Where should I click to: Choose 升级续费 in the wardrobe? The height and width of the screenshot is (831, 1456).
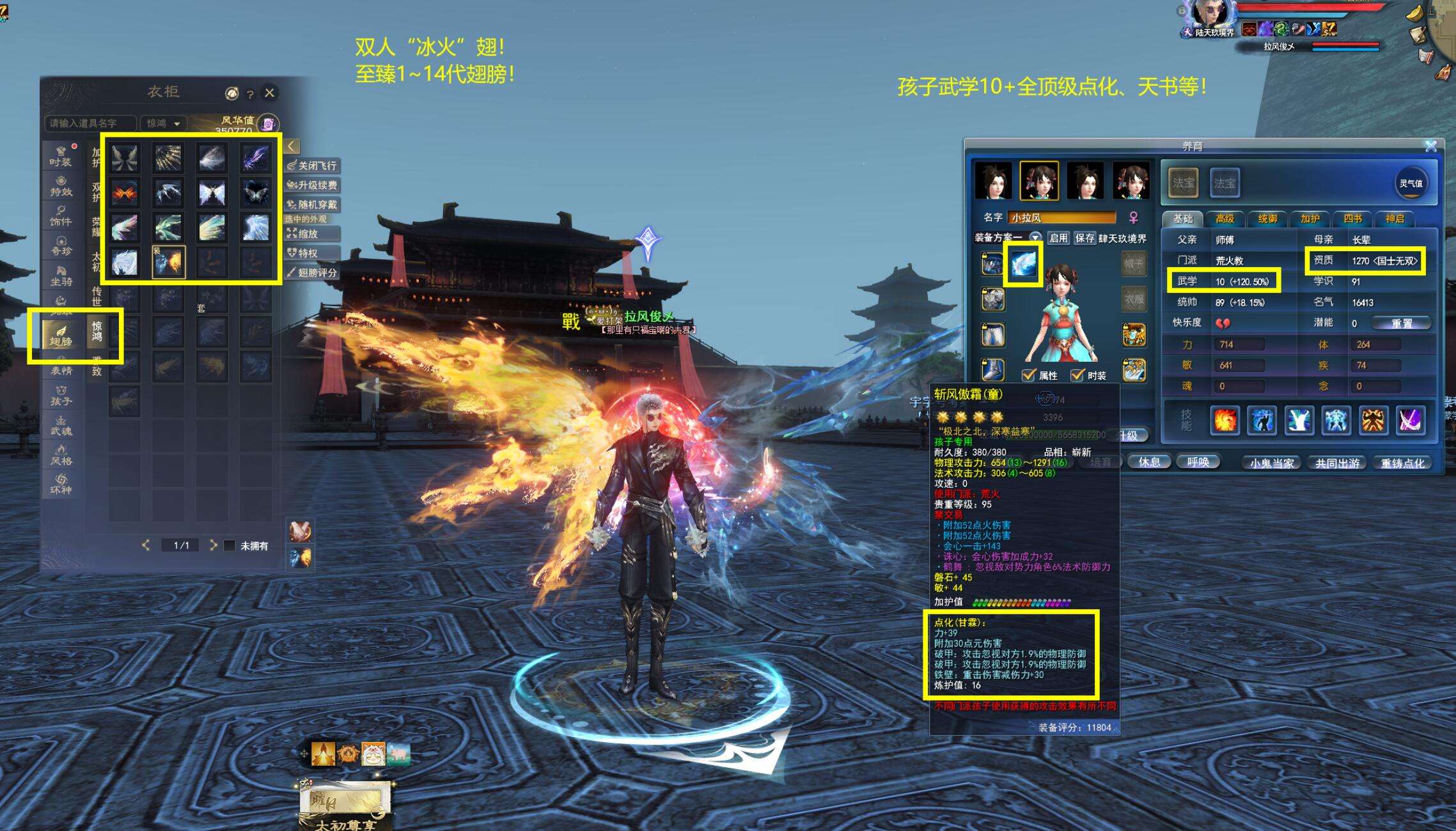pos(312,185)
